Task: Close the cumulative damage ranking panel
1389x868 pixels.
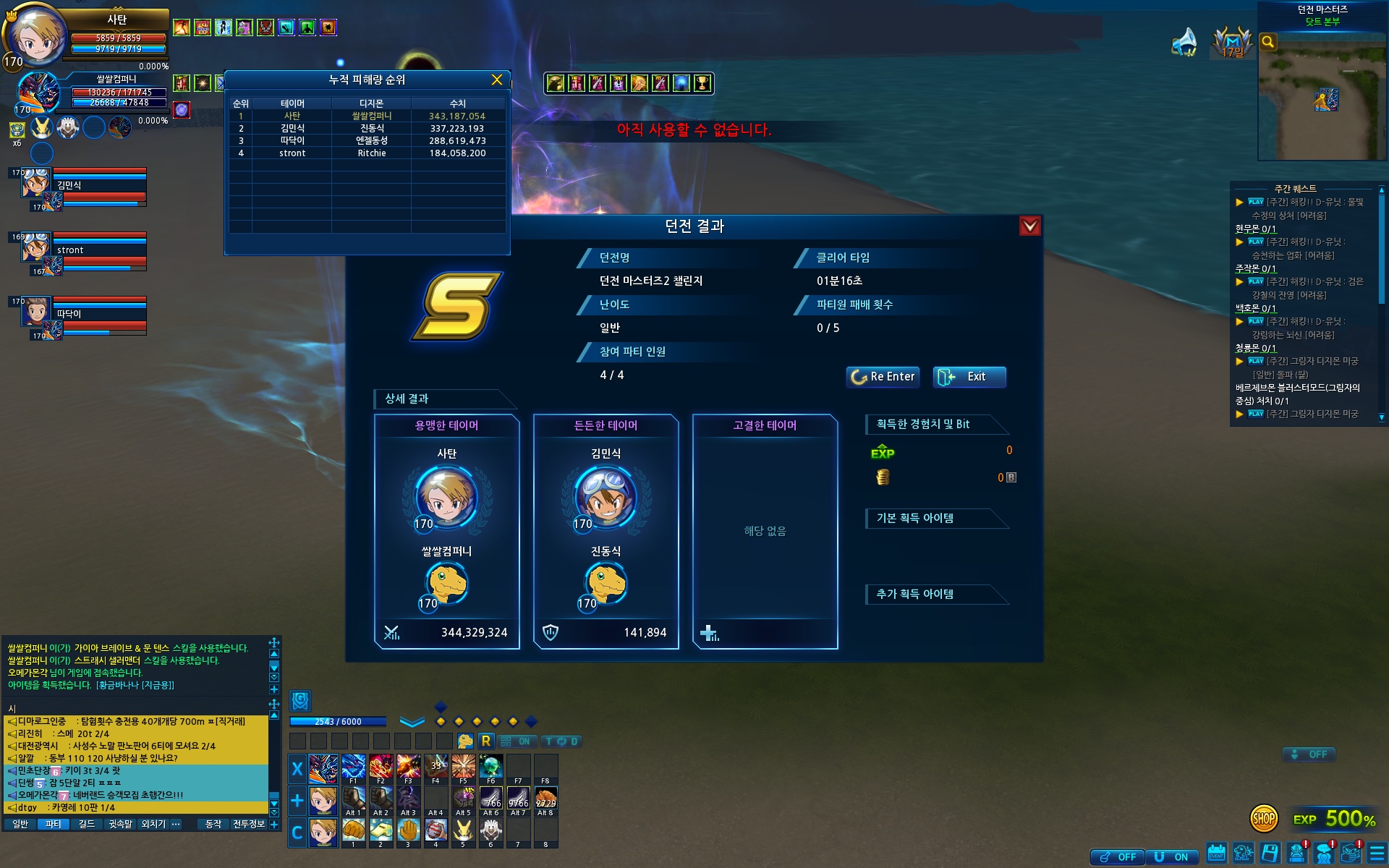Action: 497,80
